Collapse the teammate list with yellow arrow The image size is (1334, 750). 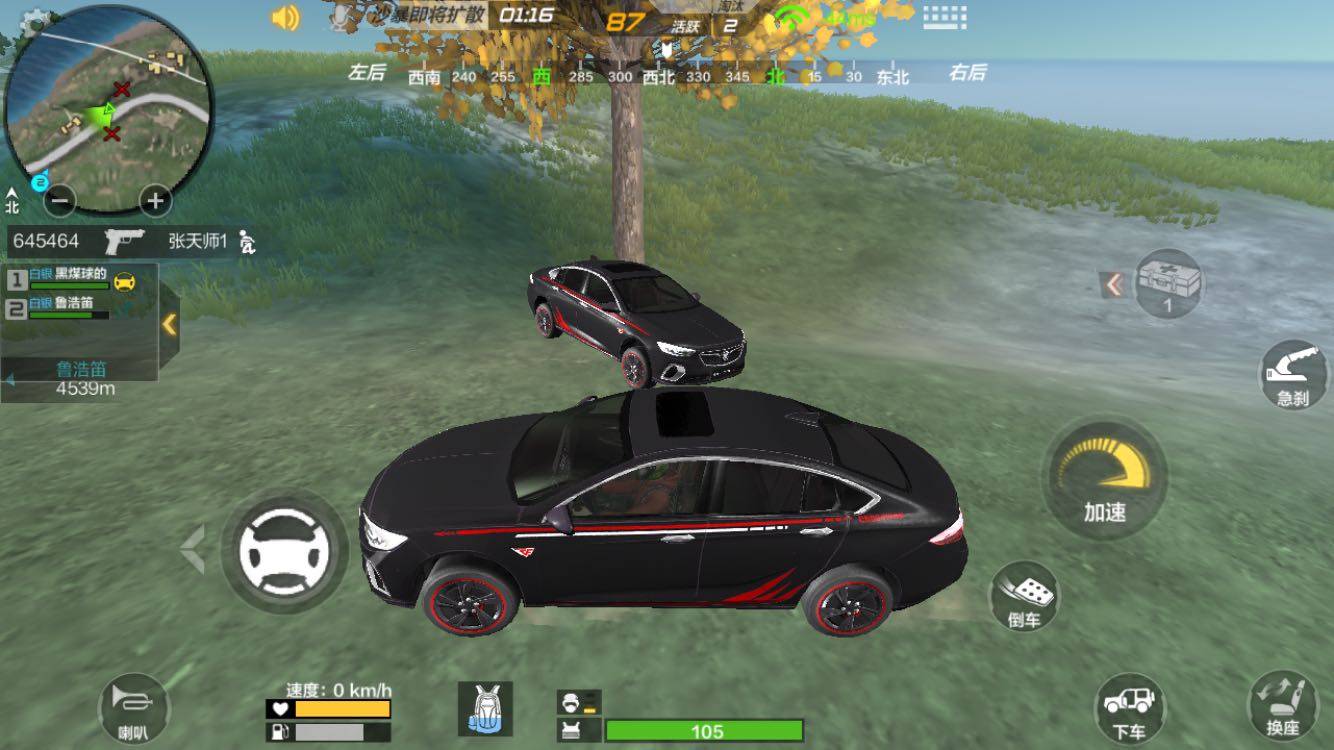tap(169, 324)
